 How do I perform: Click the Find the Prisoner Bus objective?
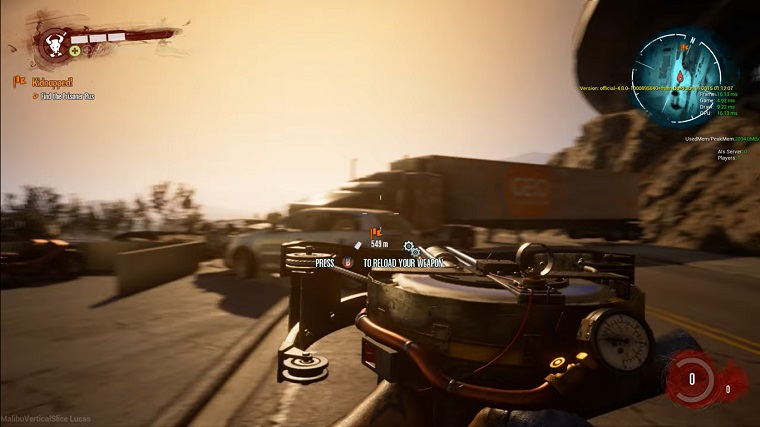point(72,96)
